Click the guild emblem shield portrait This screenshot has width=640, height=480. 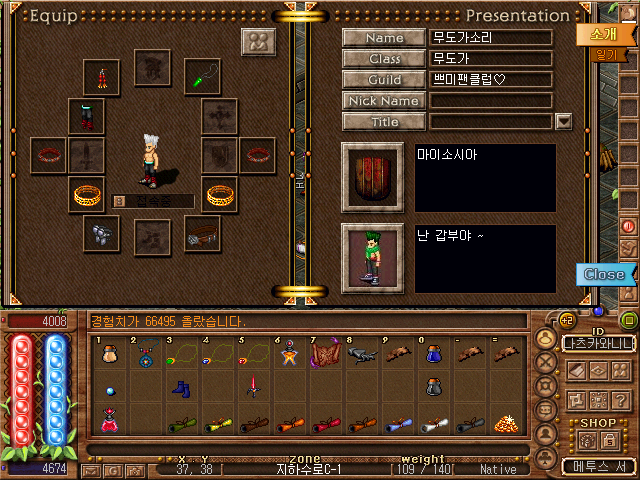[372, 177]
